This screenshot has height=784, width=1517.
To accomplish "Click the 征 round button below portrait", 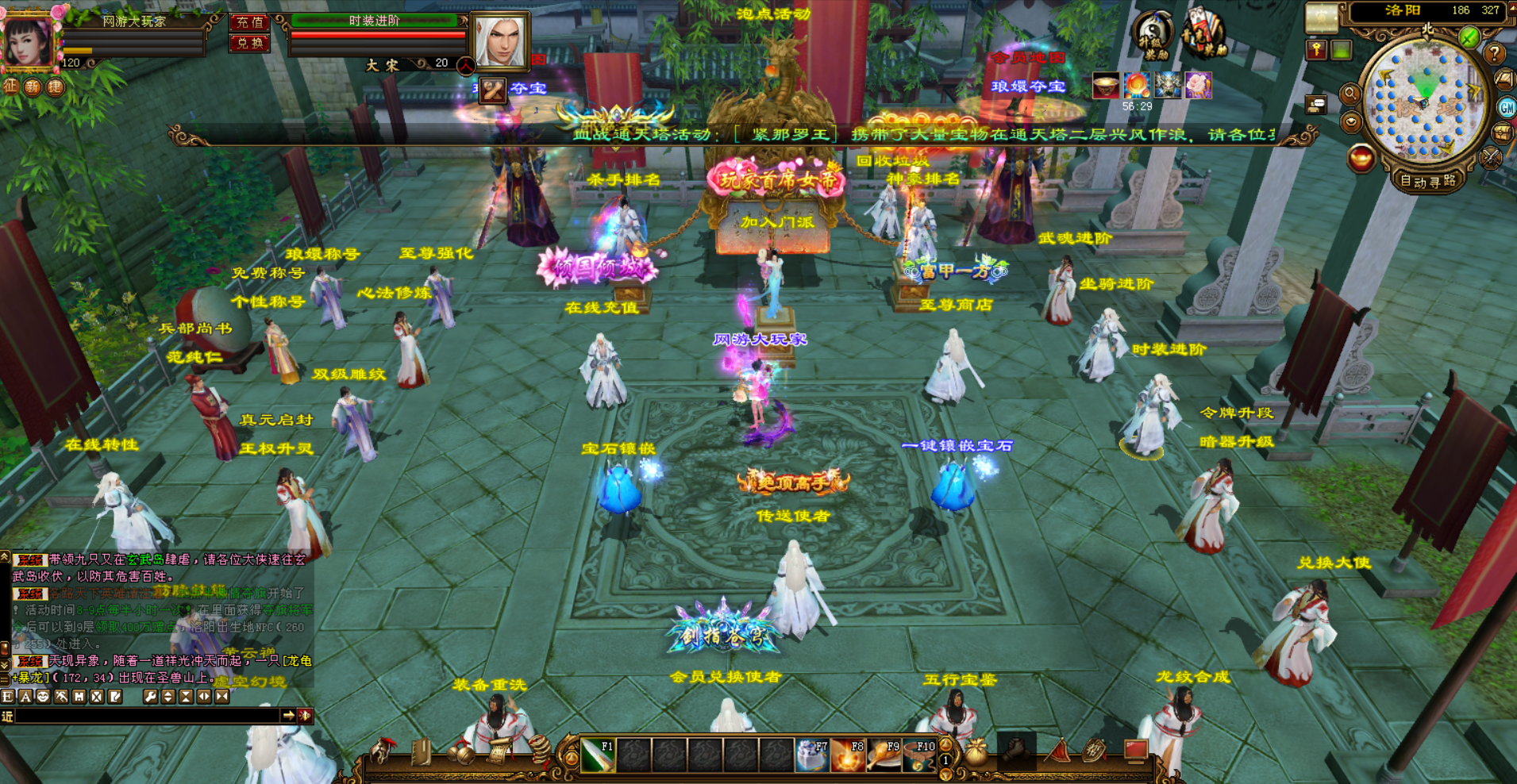I will click(10, 86).
